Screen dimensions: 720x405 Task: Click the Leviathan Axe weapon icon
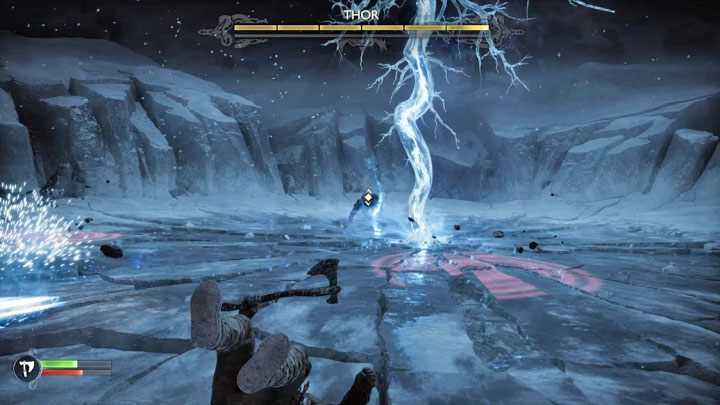[x=25, y=369]
